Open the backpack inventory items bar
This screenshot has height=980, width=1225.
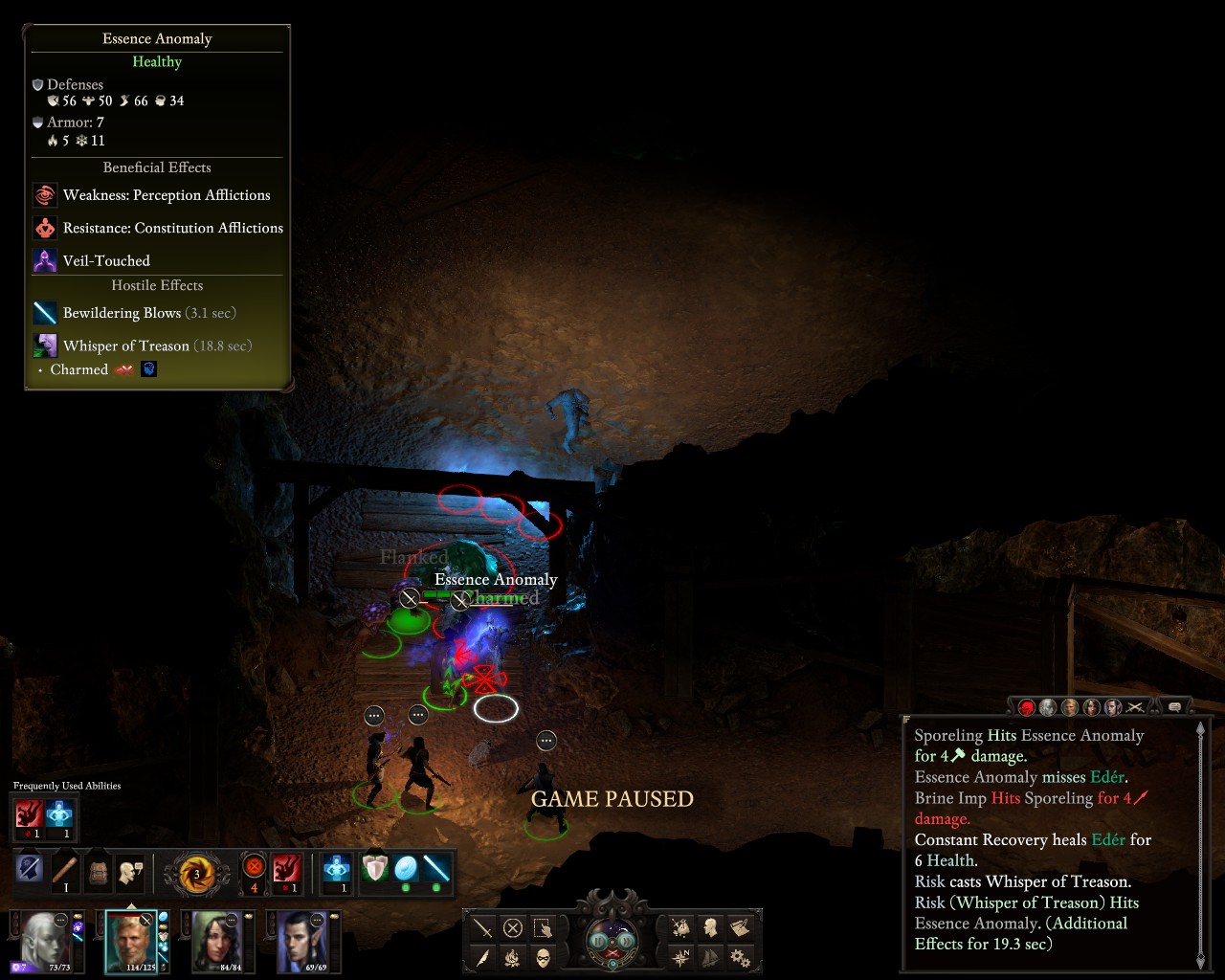(x=98, y=872)
